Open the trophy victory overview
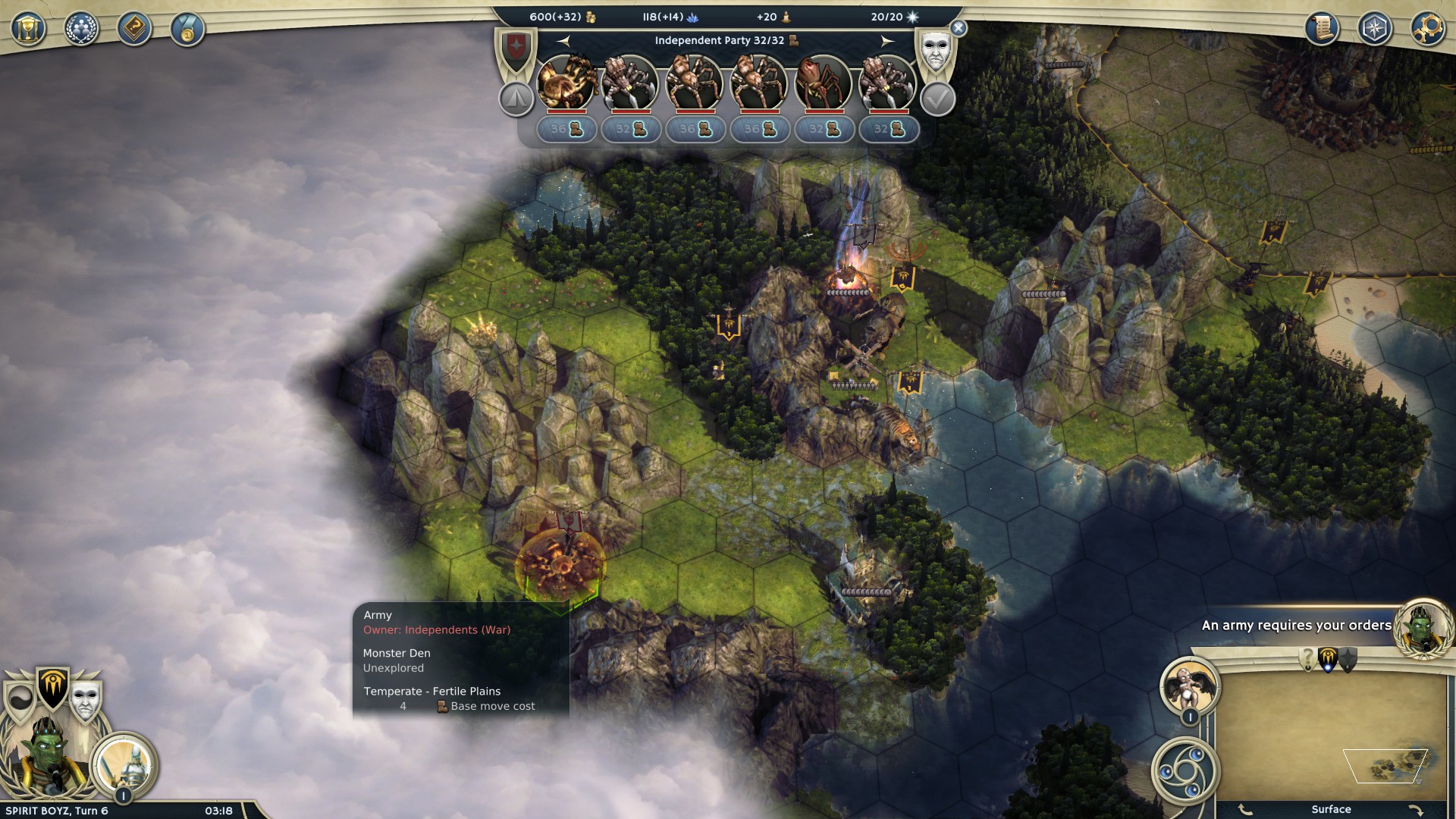This screenshot has height=819, width=1456. point(28,30)
